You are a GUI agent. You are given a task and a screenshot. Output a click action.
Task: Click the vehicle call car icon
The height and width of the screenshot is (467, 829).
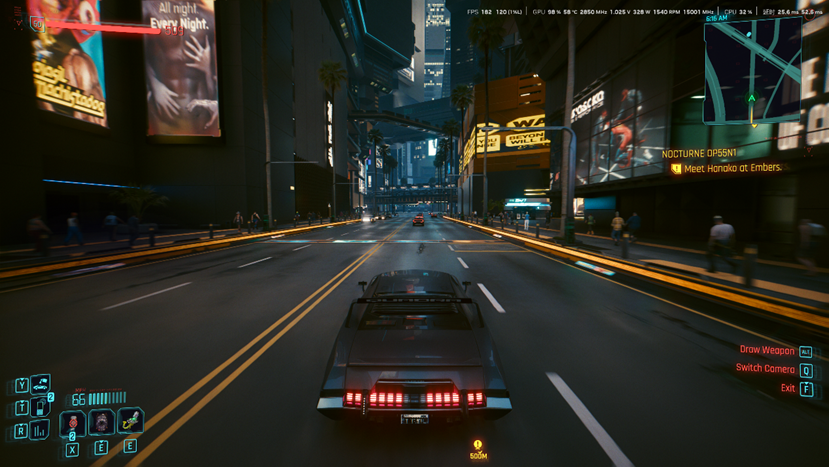[41, 384]
